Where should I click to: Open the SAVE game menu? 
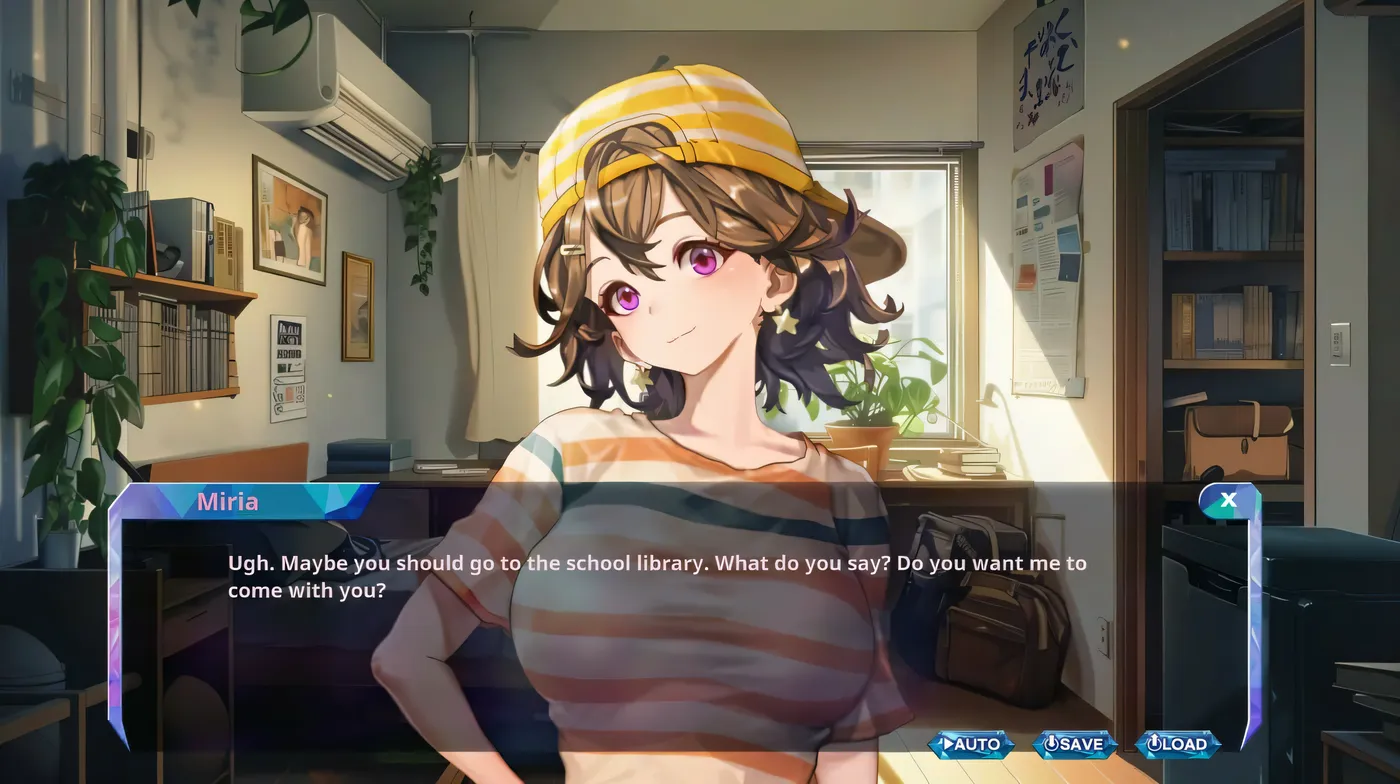[x=1074, y=744]
